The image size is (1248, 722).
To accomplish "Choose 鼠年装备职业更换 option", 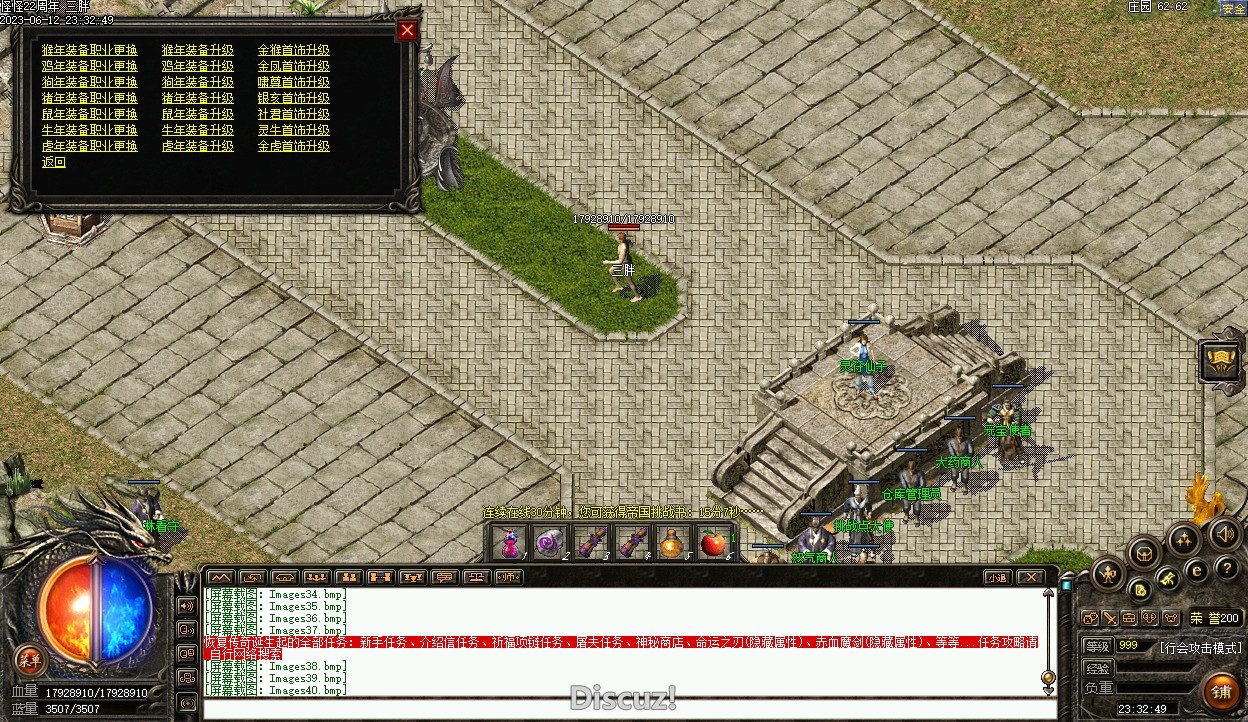I will [90, 114].
